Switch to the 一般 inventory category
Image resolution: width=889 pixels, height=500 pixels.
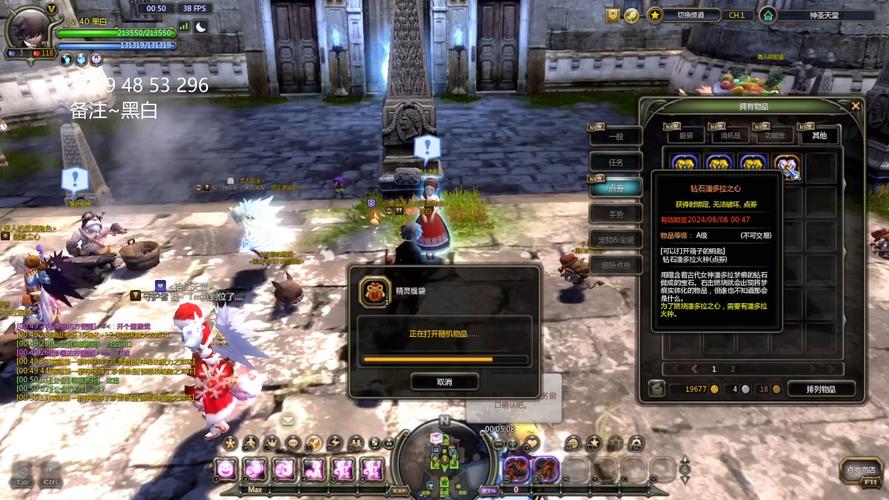click(x=615, y=136)
